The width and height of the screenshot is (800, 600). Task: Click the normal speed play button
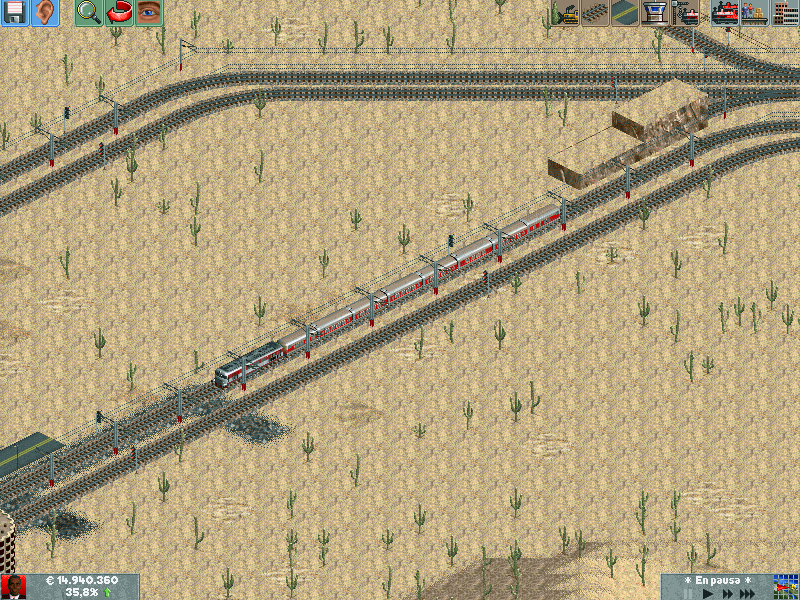(x=710, y=593)
